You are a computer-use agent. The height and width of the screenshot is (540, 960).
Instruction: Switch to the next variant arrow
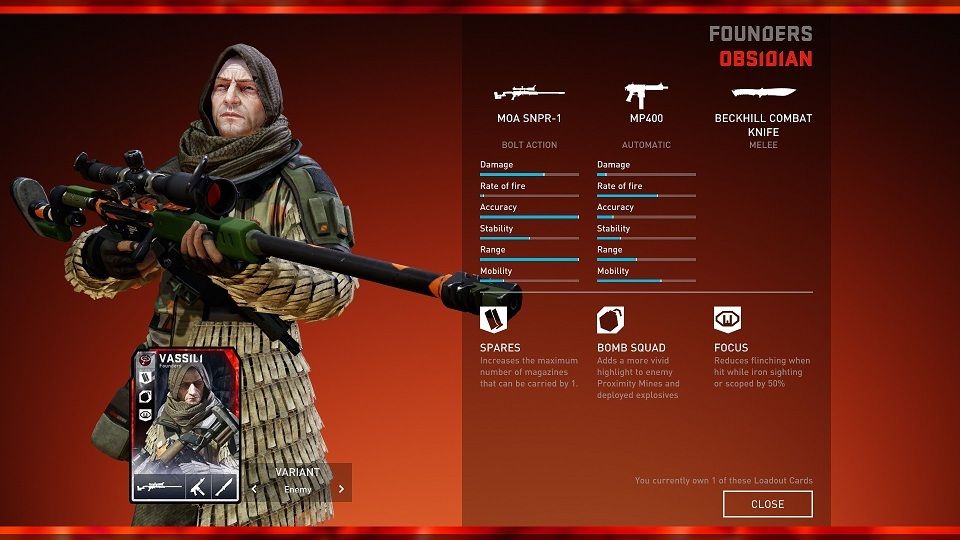341,489
